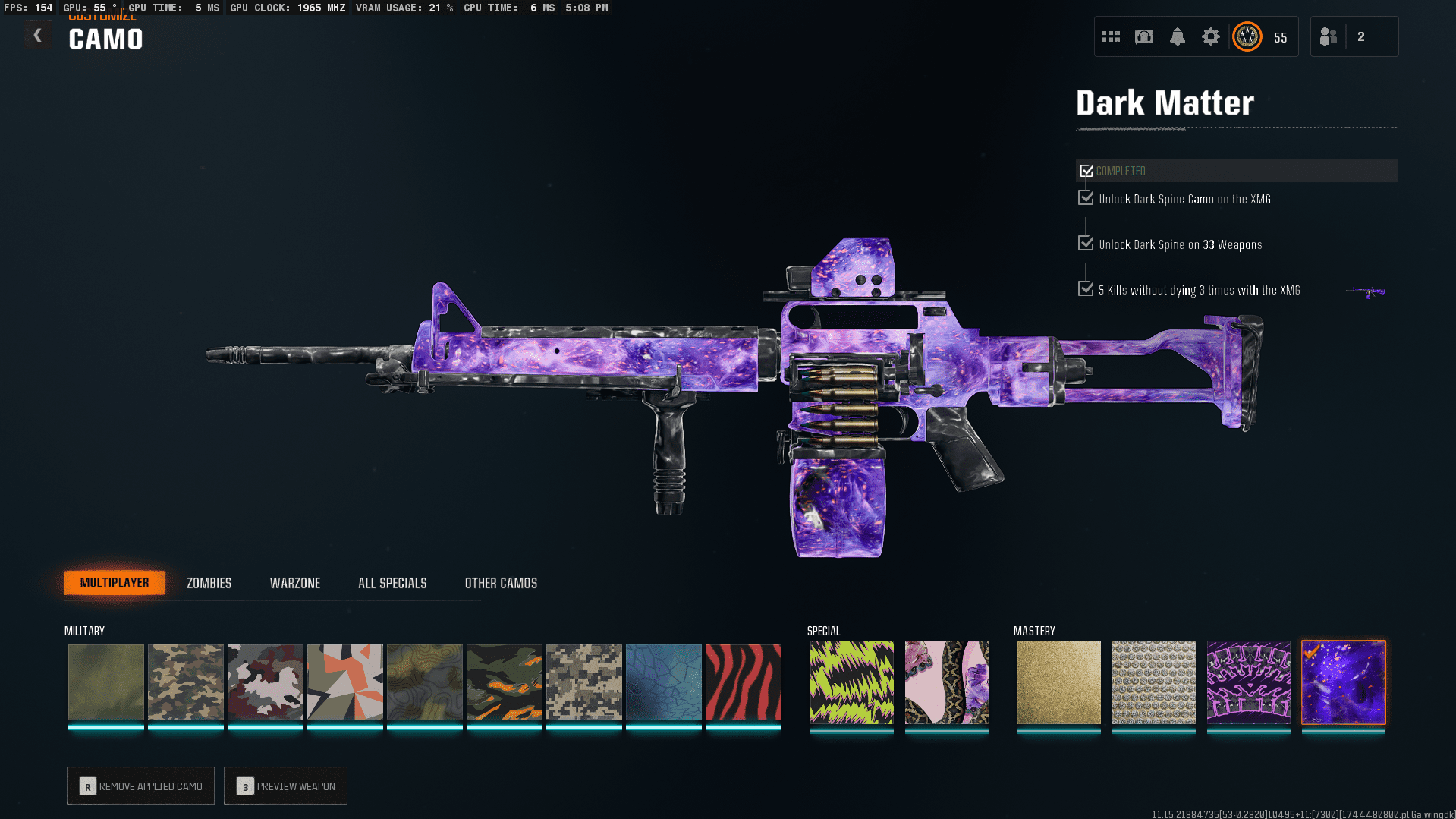The height and width of the screenshot is (819, 1456).
Task: Go back using the top-left arrow
Action: (x=37, y=36)
